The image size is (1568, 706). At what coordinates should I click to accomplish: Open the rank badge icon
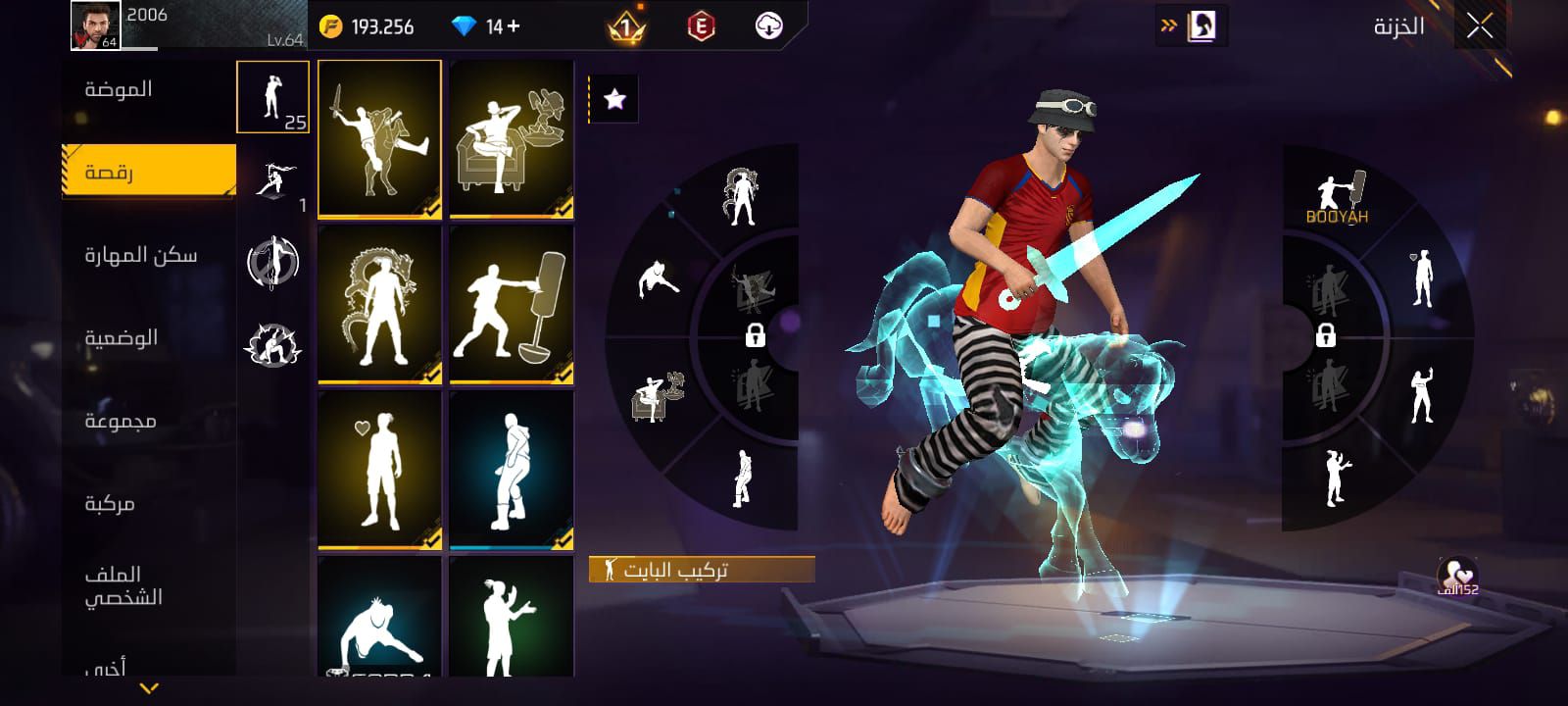[x=625, y=27]
